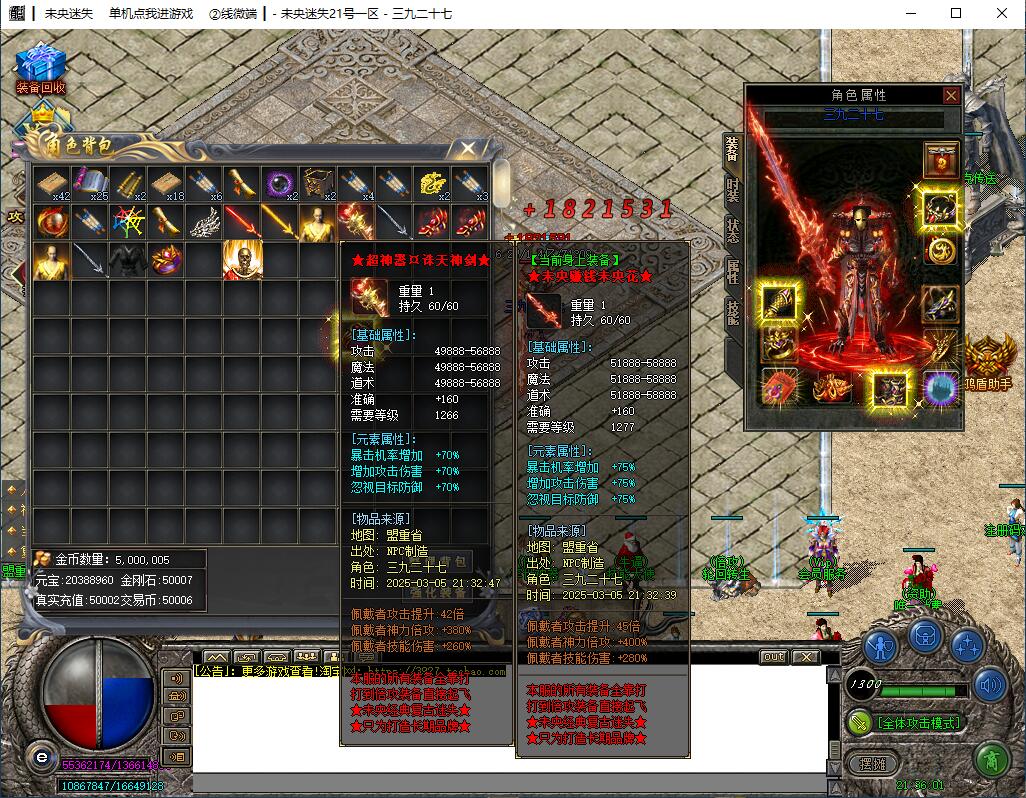
Task: Select the purple eye orb in backpack
Action: 279,184
